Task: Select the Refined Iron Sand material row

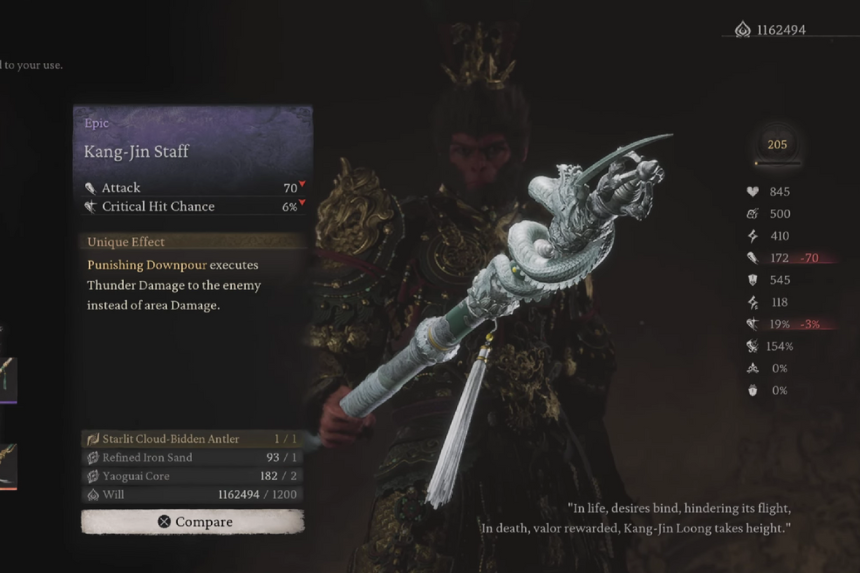Action: 192,458
